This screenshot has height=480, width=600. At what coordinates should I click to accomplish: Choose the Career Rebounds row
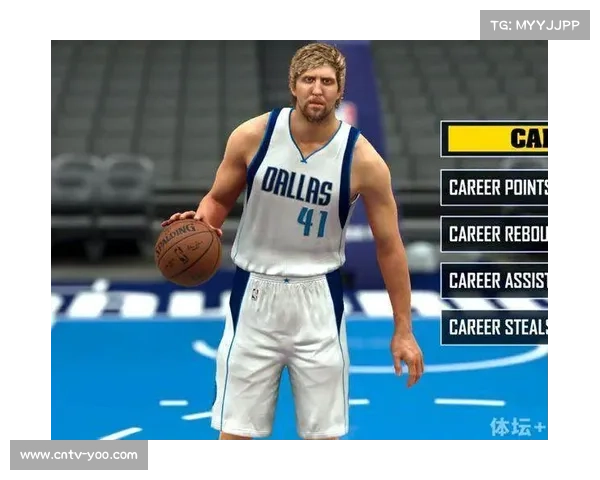tap(495, 234)
